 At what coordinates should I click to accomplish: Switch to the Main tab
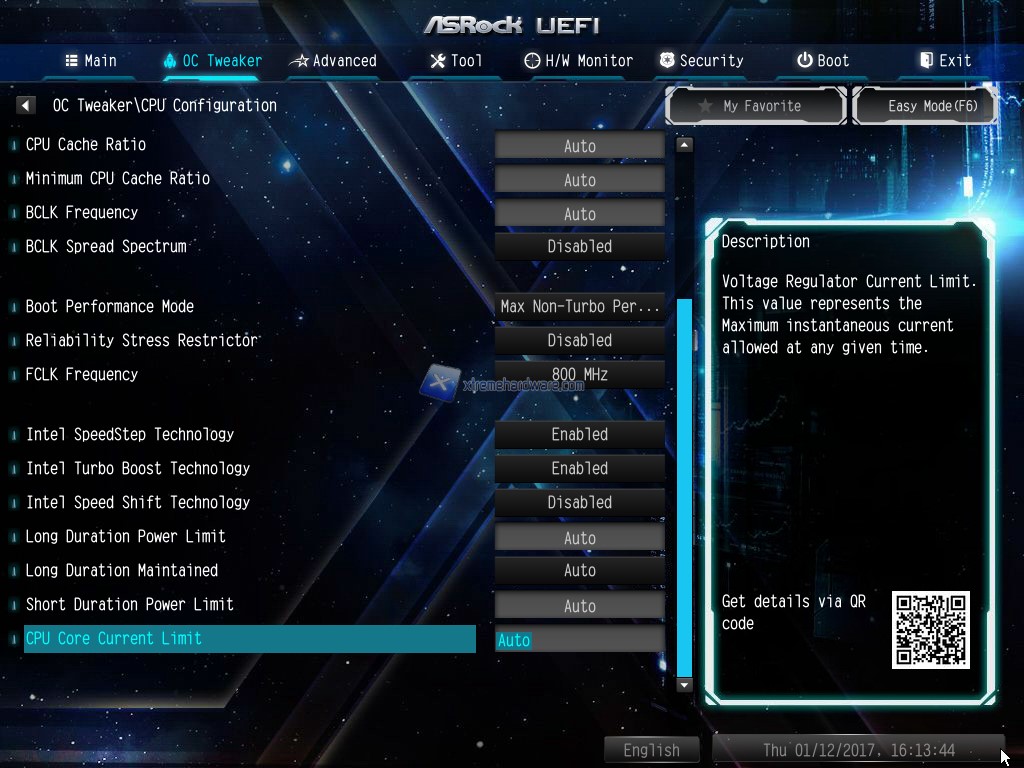pos(91,61)
